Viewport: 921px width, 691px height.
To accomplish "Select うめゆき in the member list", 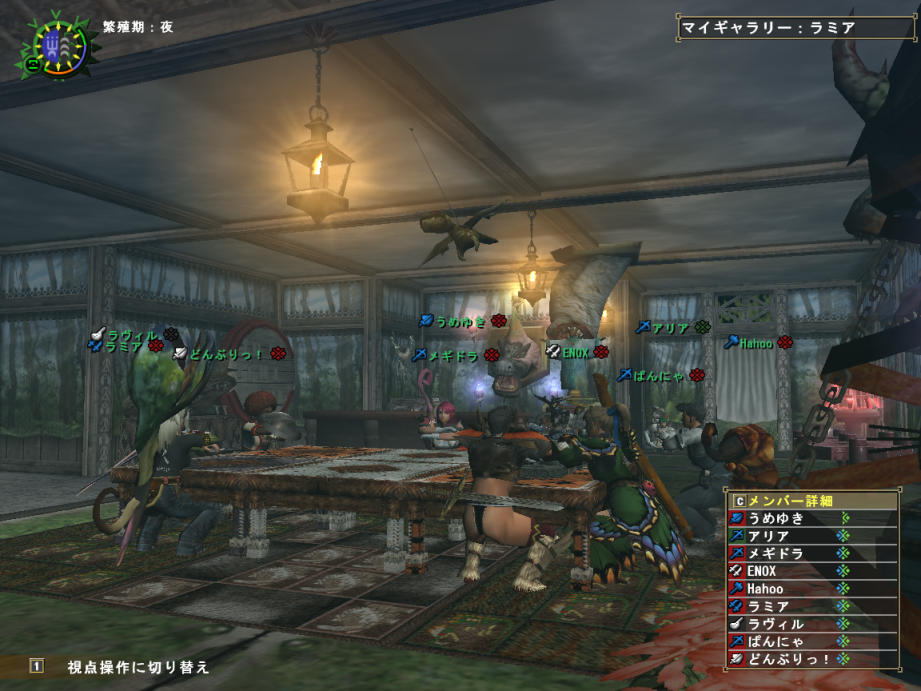I will (x=776, y=518).
